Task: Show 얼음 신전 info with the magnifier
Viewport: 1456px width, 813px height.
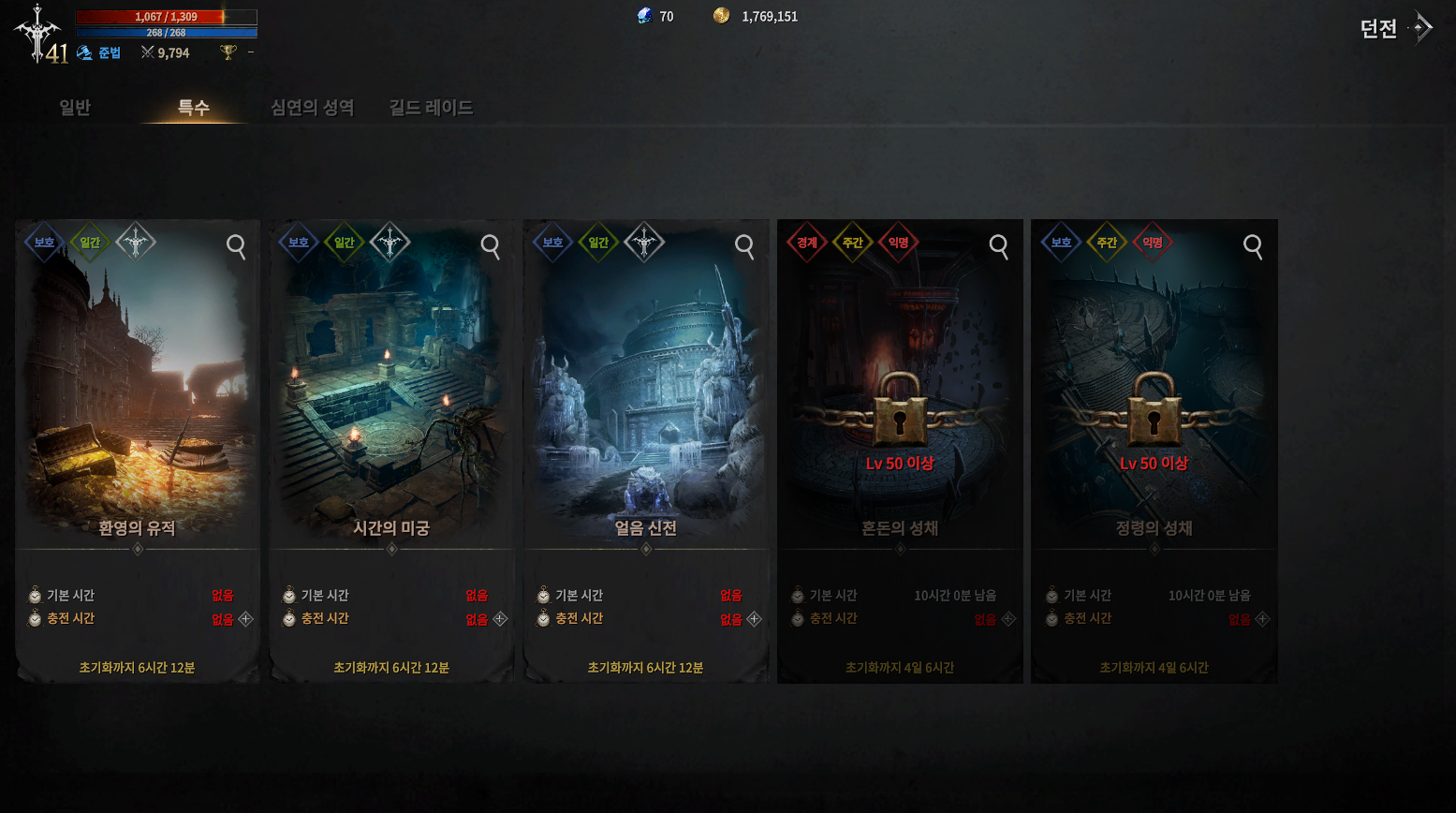Action: click(744, 246)
